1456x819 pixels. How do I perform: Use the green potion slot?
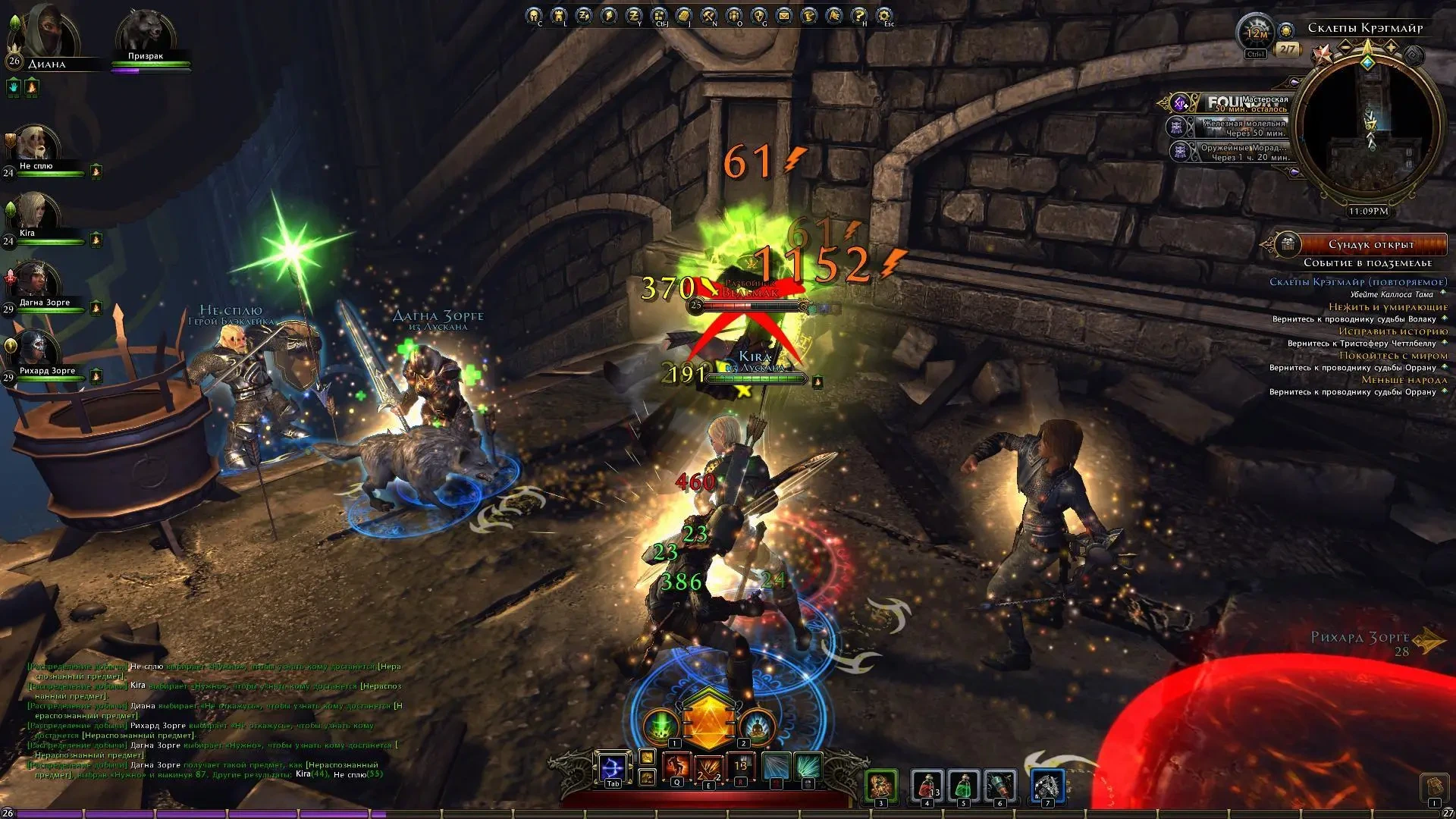pyautogui.click(x=963, y=785)
